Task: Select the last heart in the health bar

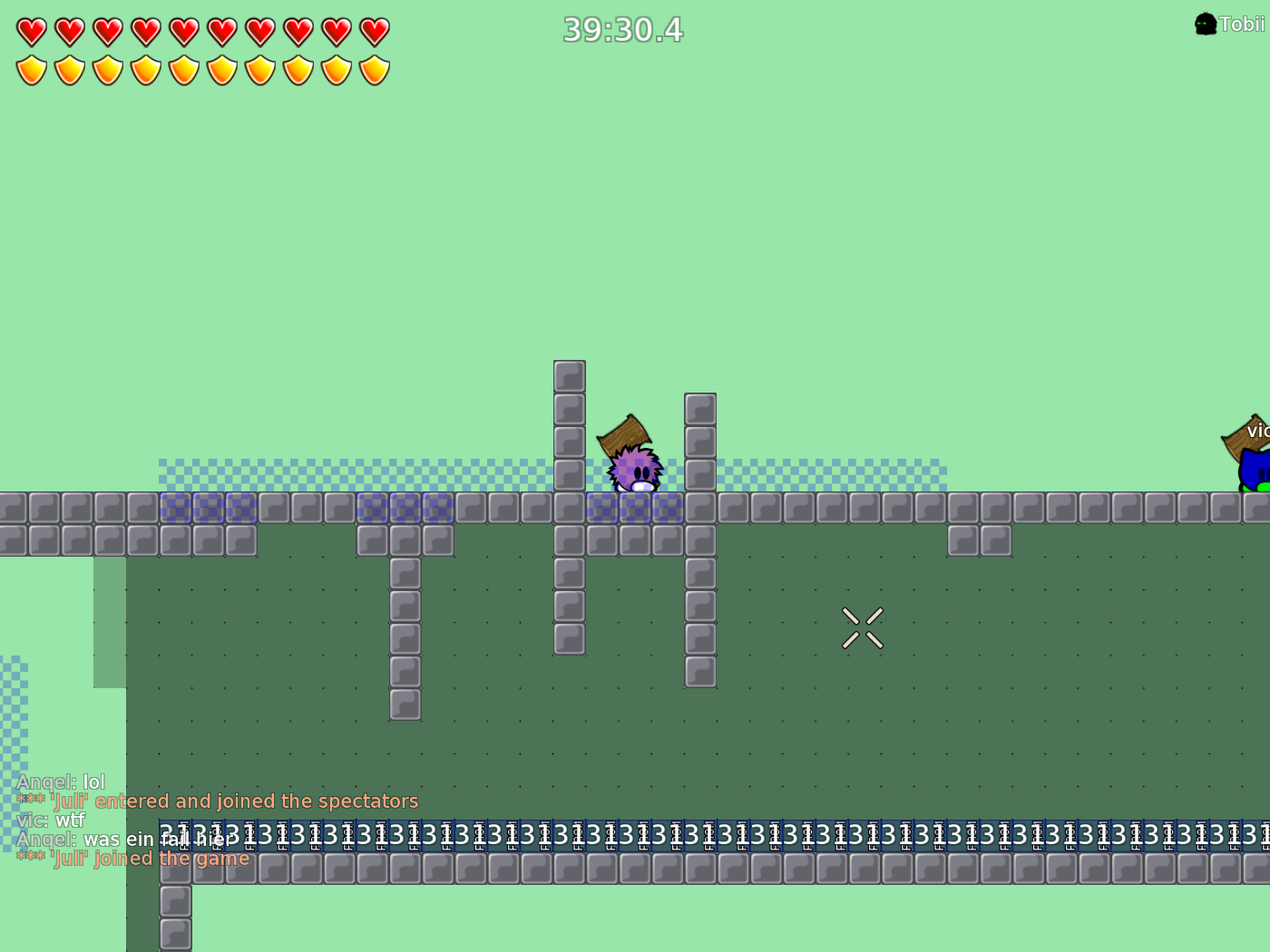Action: click(373, 30)
